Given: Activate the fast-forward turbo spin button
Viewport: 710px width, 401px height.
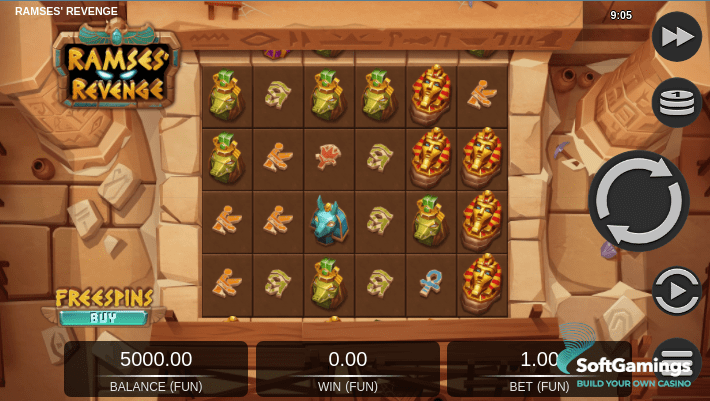Looking at the screenshot, I should [677, 37].
